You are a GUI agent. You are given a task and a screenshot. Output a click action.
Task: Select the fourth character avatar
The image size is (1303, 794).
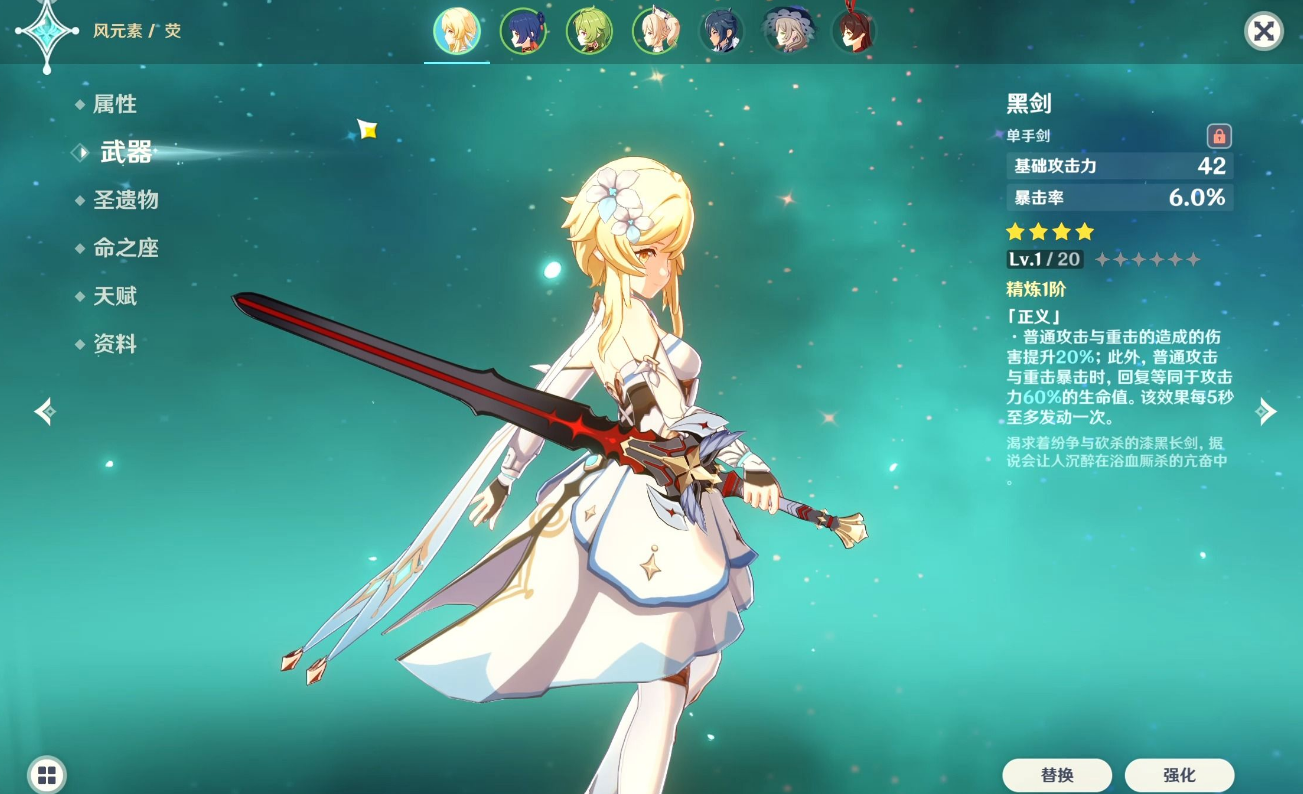click(656, 30)
